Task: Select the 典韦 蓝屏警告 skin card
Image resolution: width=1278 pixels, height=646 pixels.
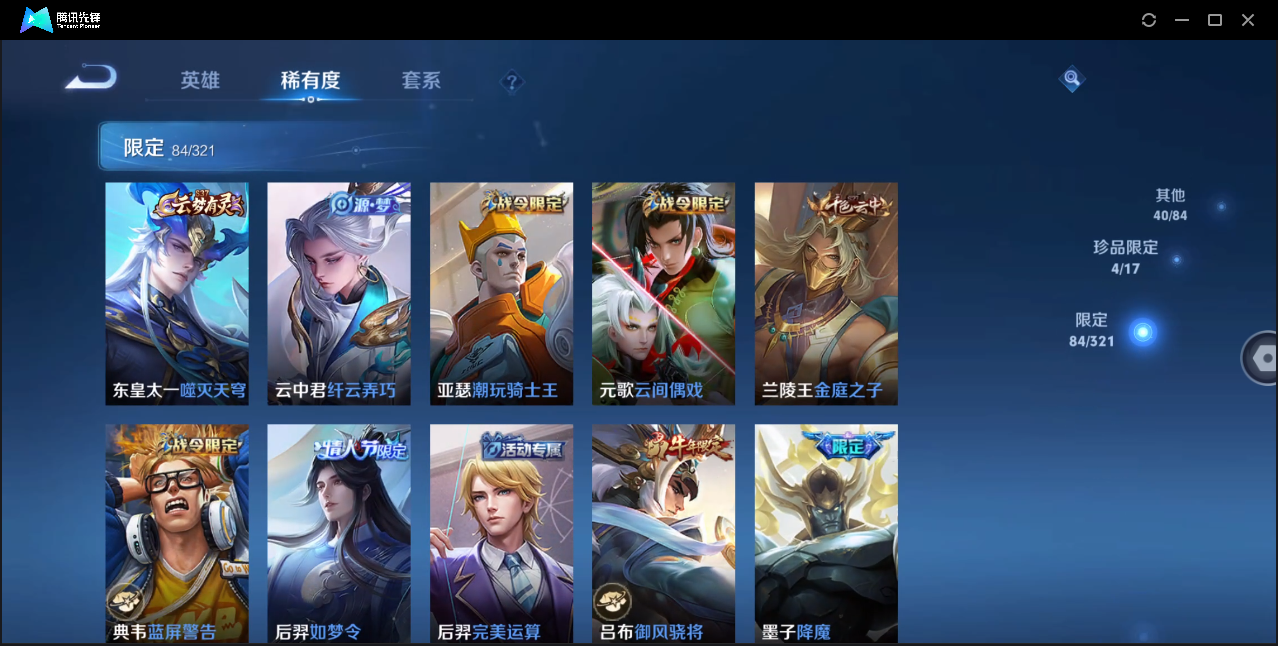Action: pyautogui.click(x=177, y=533)
